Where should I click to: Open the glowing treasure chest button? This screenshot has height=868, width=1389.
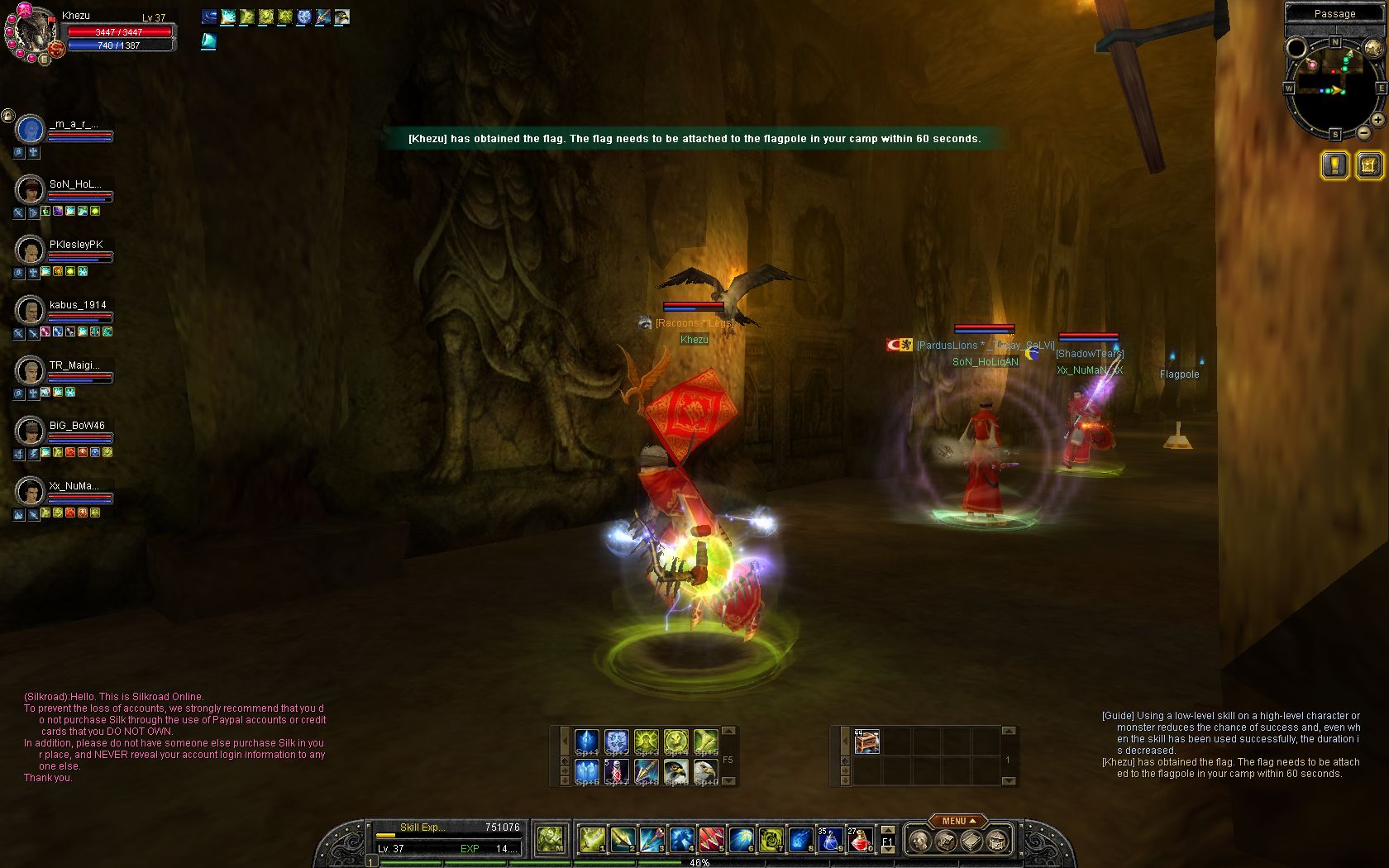(x=1368, y=165)
